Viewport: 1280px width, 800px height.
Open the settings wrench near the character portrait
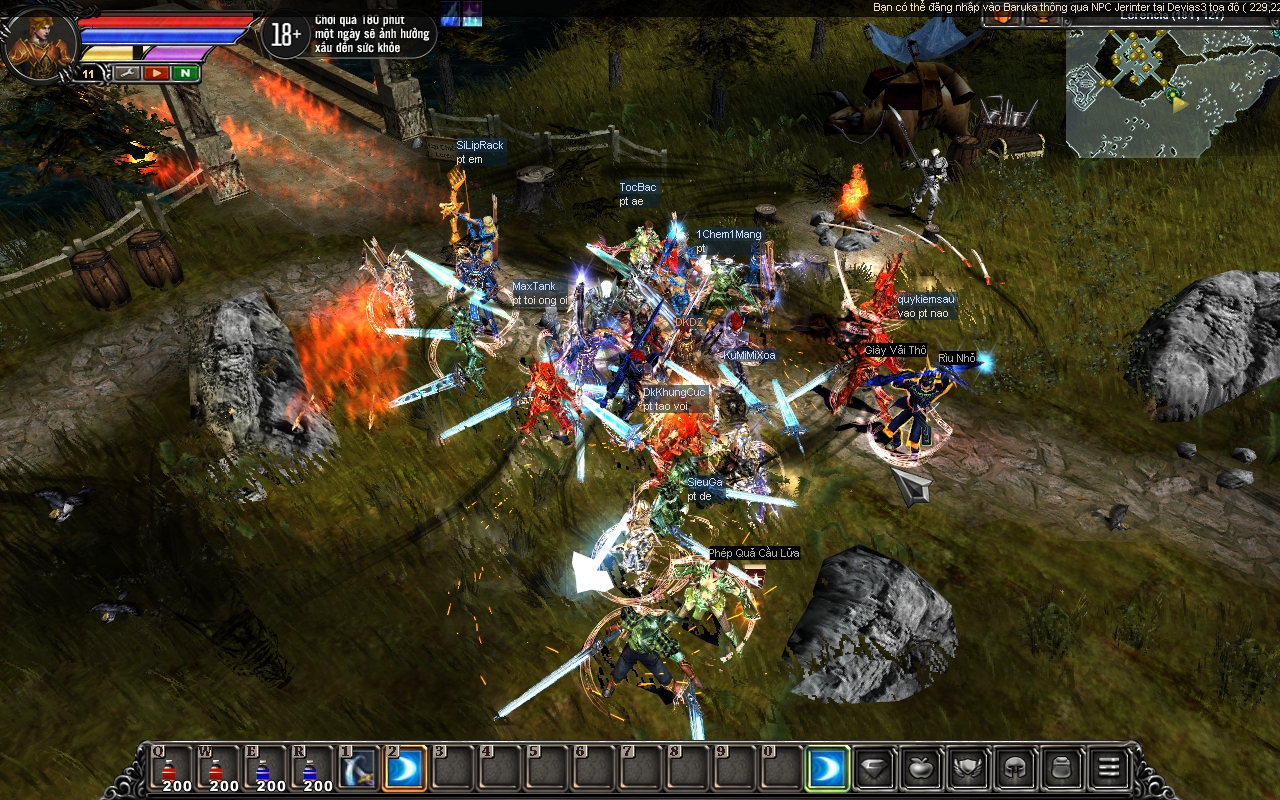click(126, 73)
